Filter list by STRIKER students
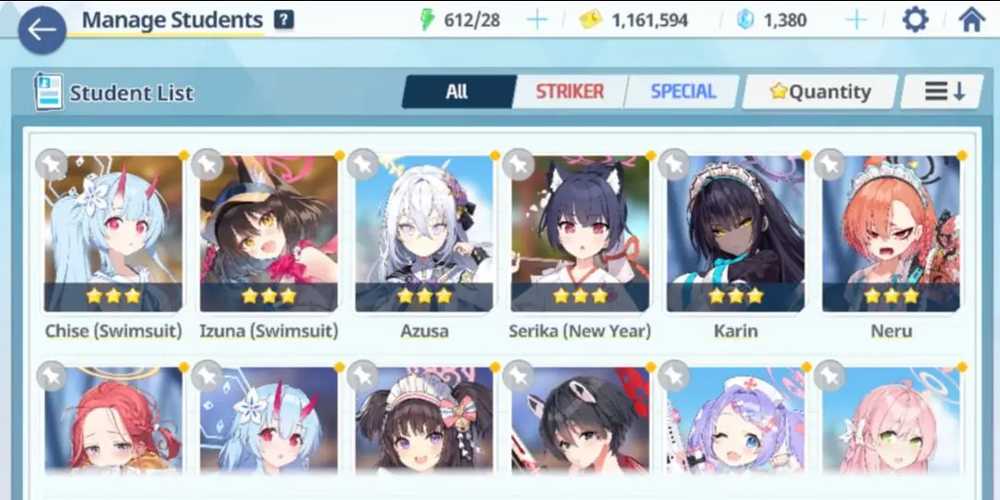The image size is (1000, 500). pyautogui.click(x=570, y=92)
